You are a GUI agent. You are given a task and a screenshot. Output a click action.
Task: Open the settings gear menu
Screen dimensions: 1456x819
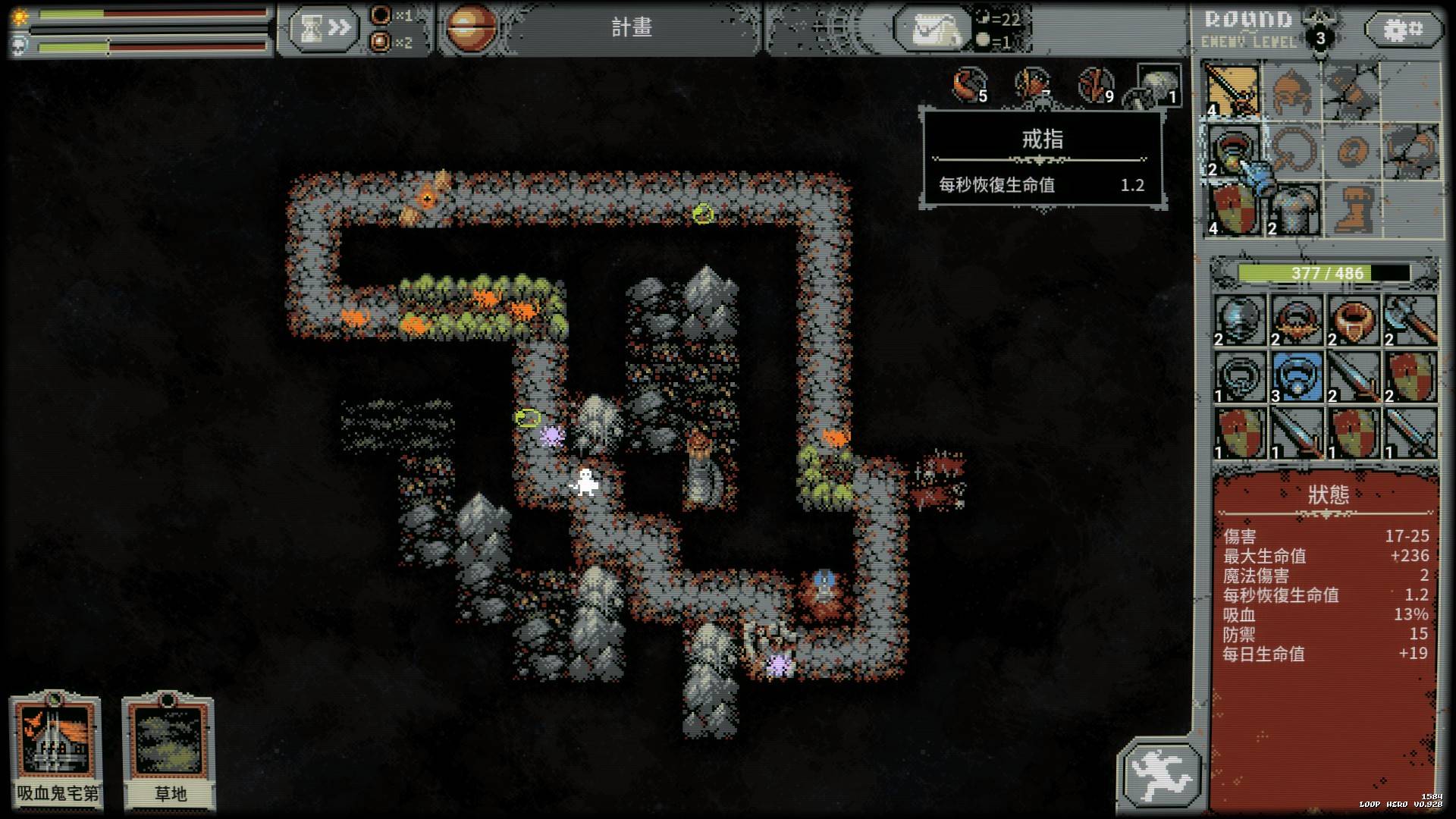1403,30
